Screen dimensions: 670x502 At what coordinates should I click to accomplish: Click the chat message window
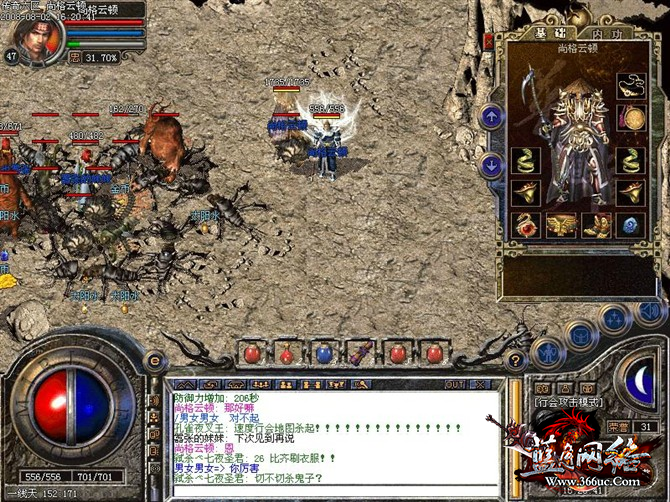click(332, 438)
